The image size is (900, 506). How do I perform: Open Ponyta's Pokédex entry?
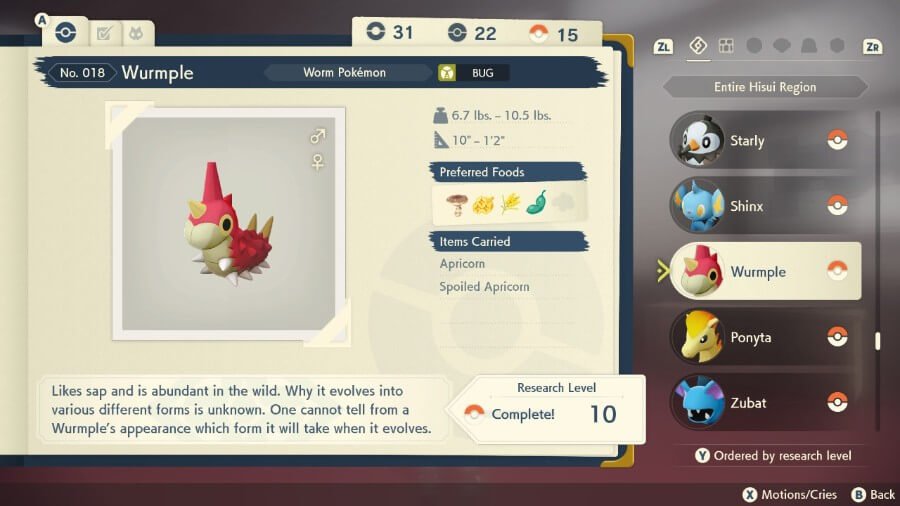pyautogui.click(x=763, y=337)
